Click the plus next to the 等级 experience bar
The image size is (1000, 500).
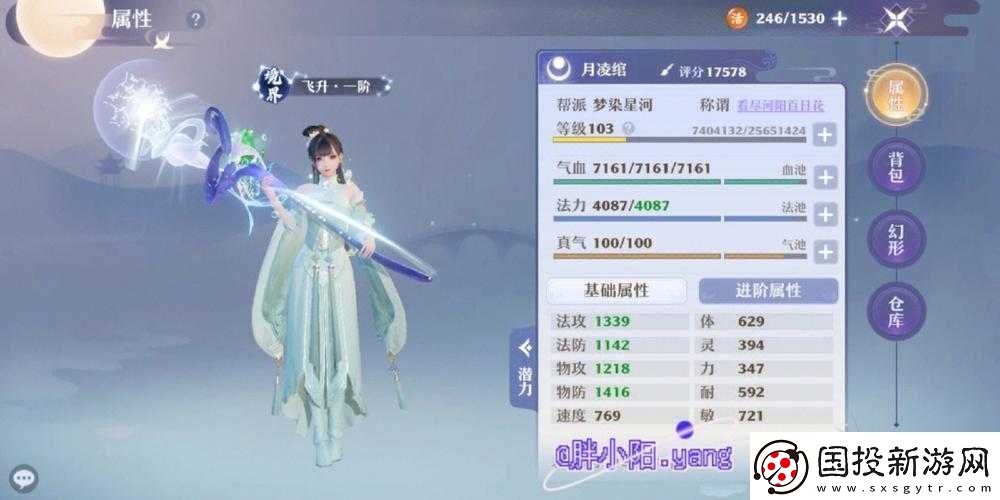(824, 135)
